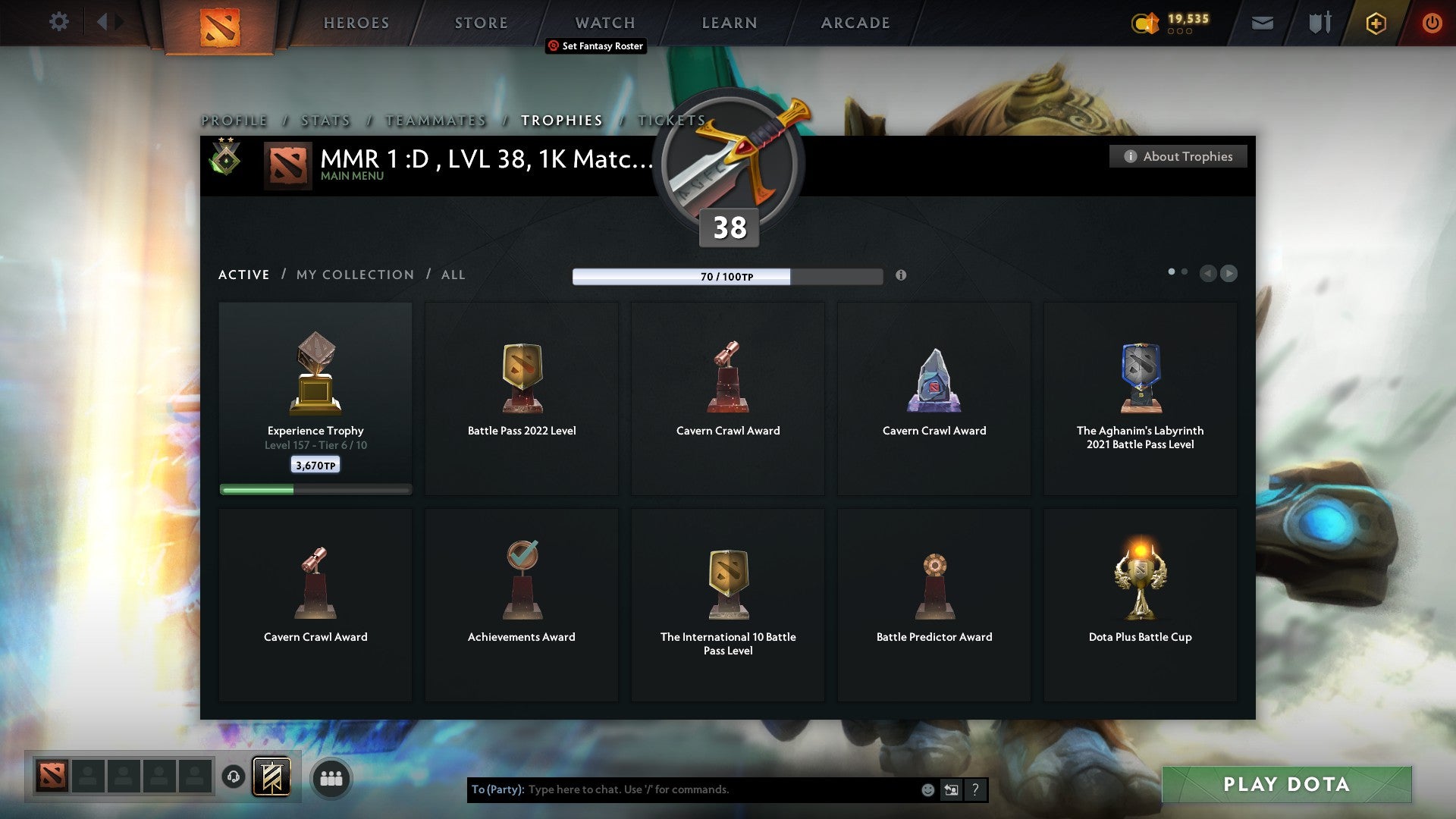Click the power button to exit
The height and width of the screenshot is (819, 1456).
tap(1432, 23)
